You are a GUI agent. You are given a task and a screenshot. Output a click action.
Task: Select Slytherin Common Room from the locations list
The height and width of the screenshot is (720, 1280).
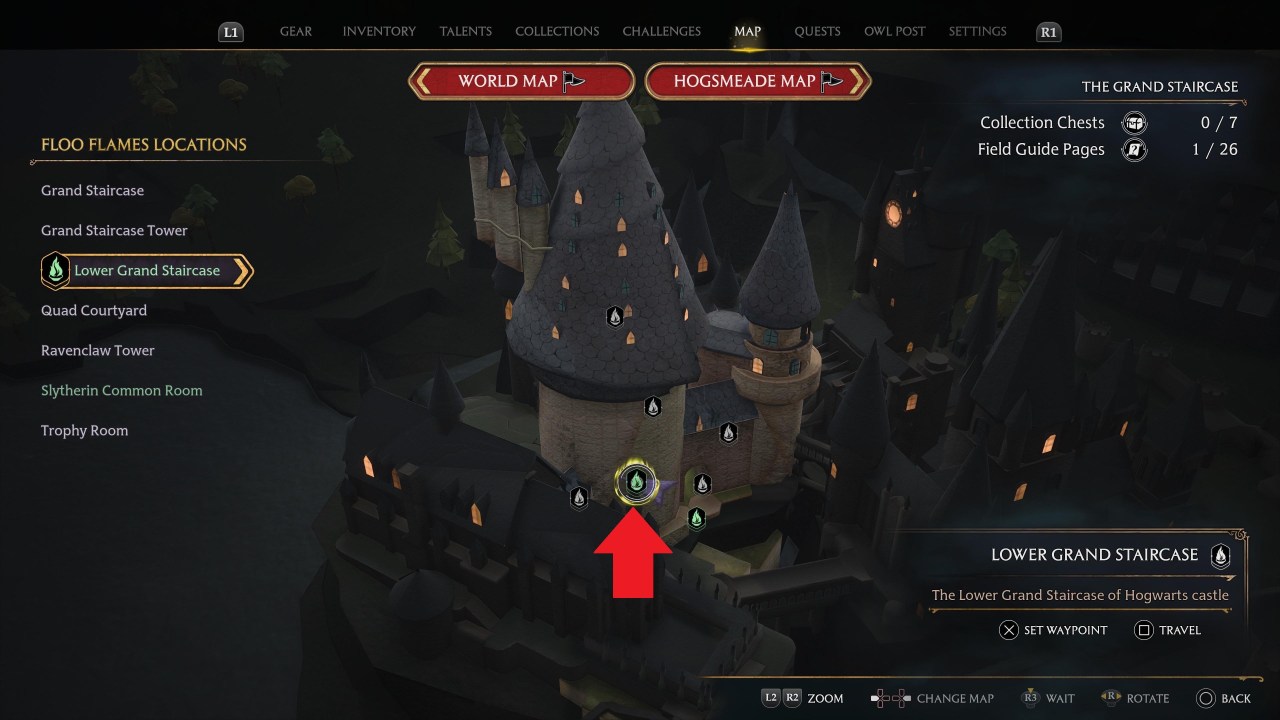pyautogui.click(x=121, y=390)
